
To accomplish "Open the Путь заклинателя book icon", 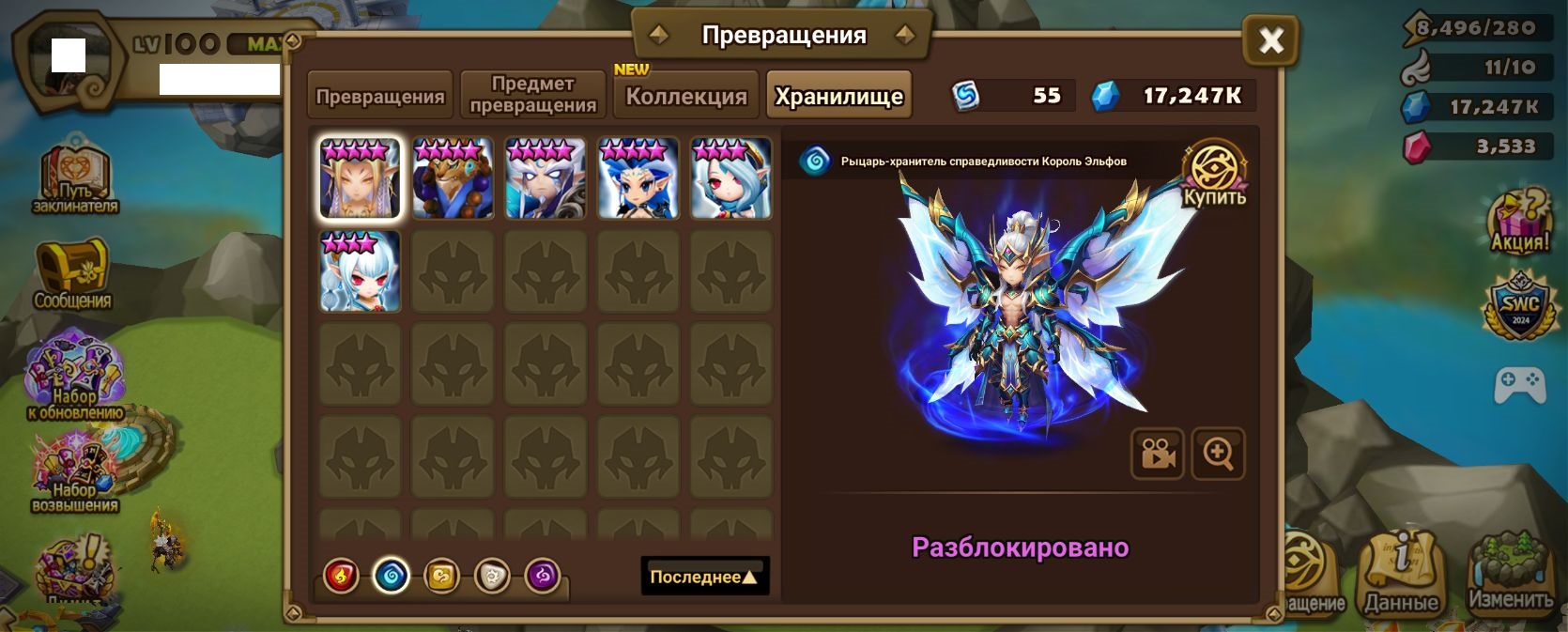I will point(74,180).
